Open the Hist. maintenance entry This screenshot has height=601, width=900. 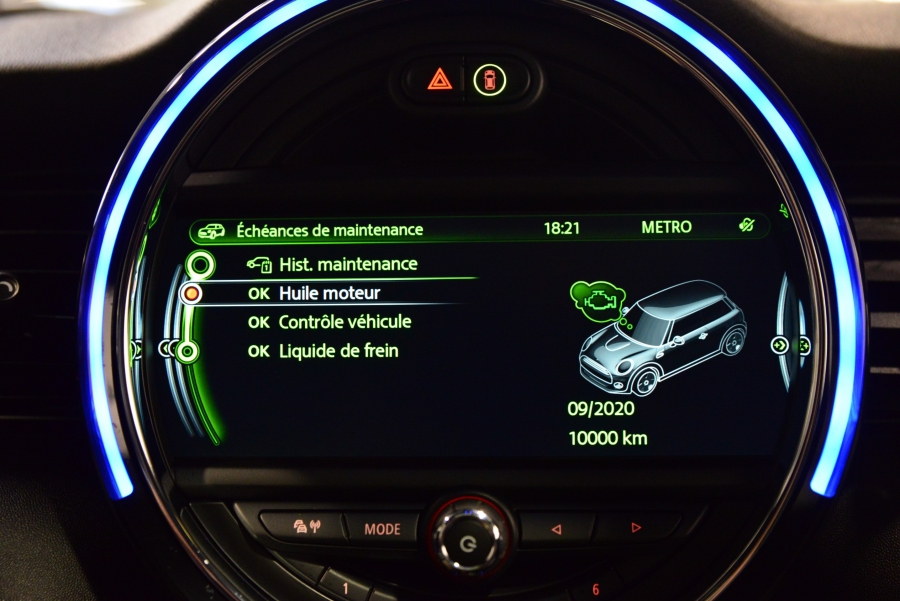(x=346, y=265)
